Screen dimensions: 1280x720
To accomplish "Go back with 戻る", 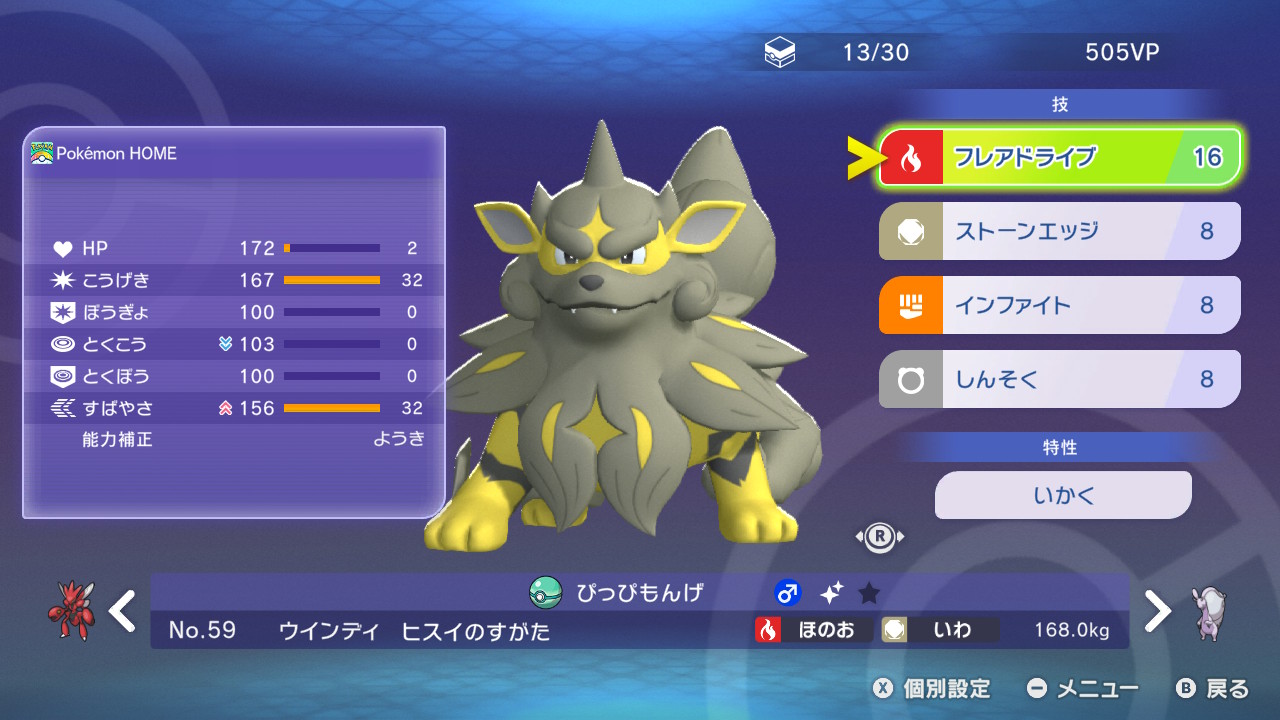I will pyautogui.click(x=1213, y=689).
